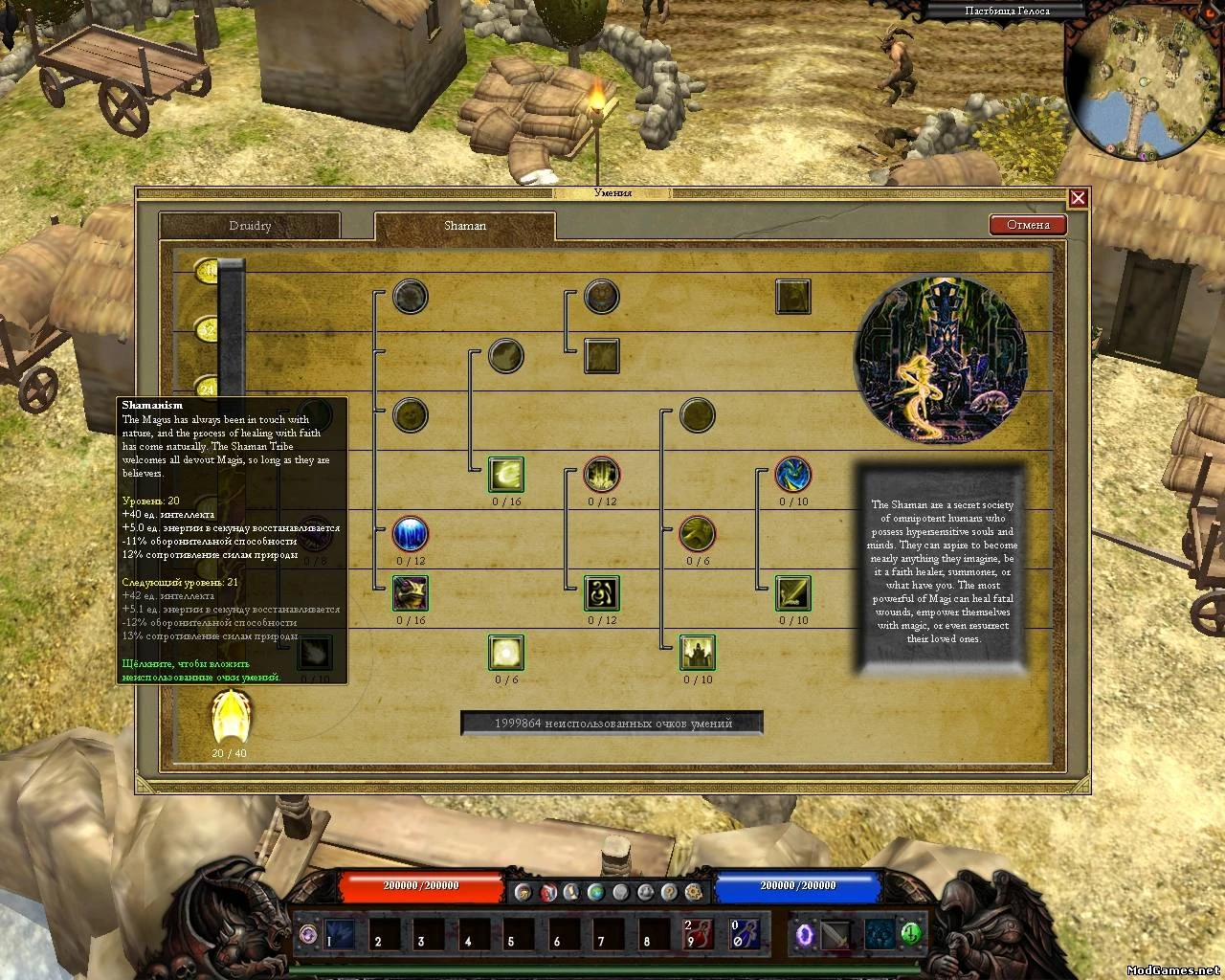Image resolution: width=1225 pixels, height=980 pixels.
Task: Click the blue waterfall skill rated 0/12
Action: [410, 534]
